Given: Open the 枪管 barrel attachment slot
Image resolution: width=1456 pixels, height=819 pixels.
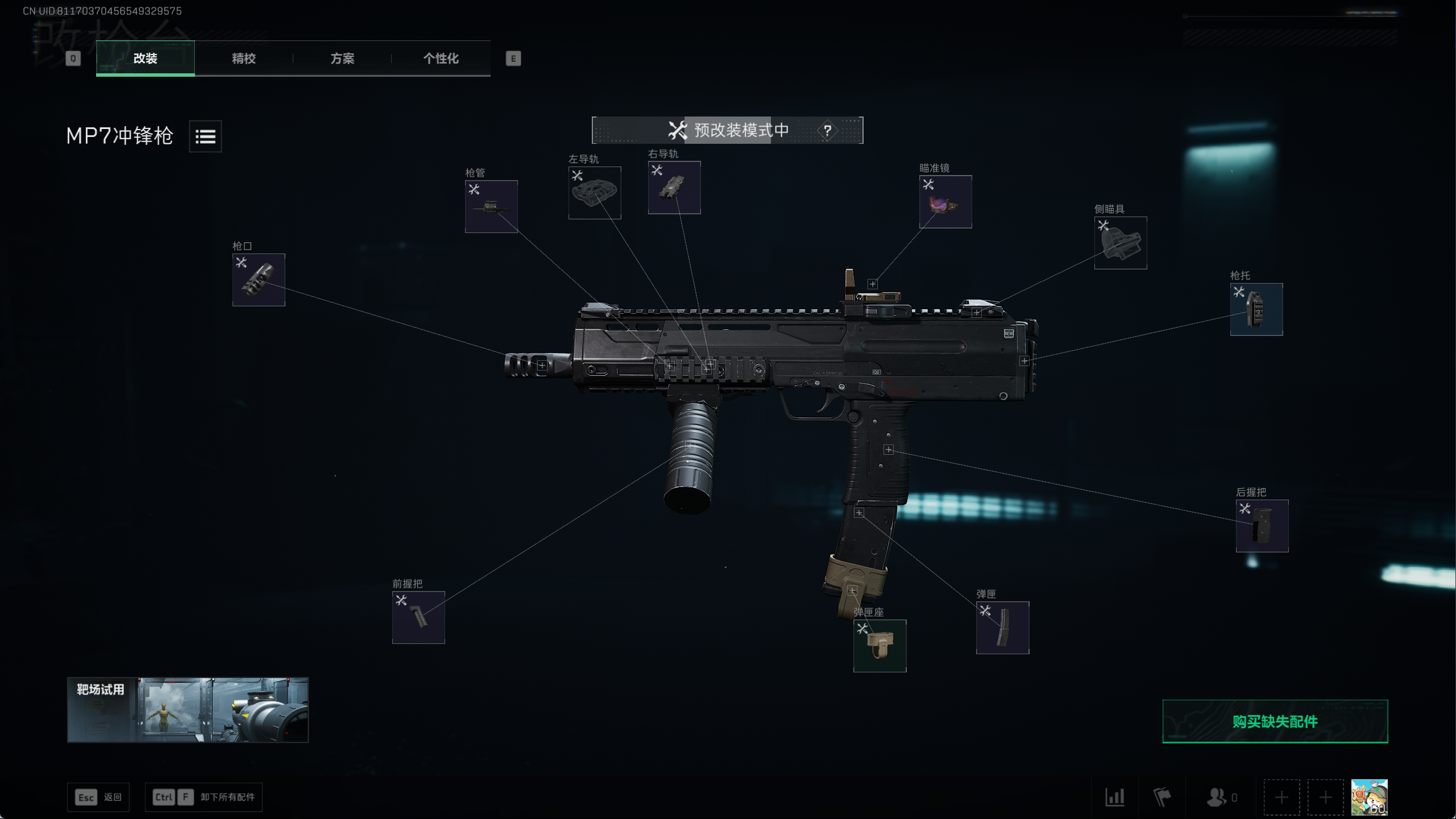Looking at the screenshot, I should pos(491,206).
